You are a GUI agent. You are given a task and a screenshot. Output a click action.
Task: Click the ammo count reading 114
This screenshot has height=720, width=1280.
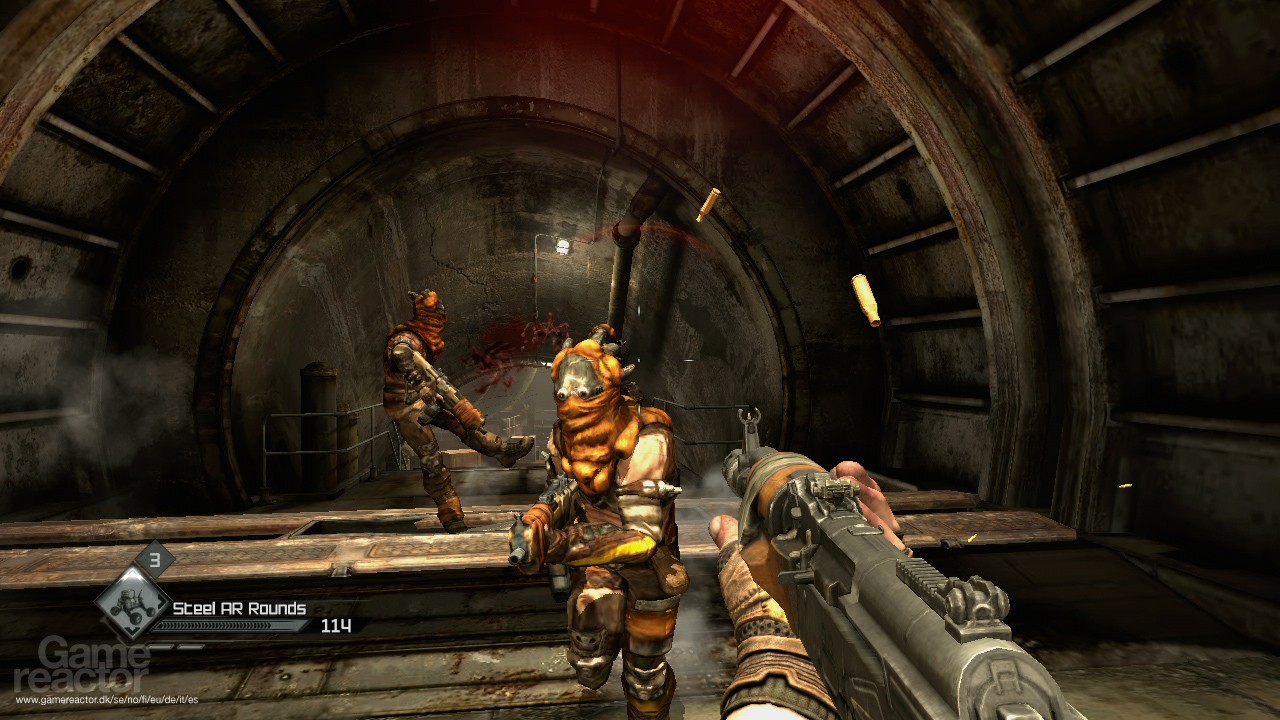point(336,626)
